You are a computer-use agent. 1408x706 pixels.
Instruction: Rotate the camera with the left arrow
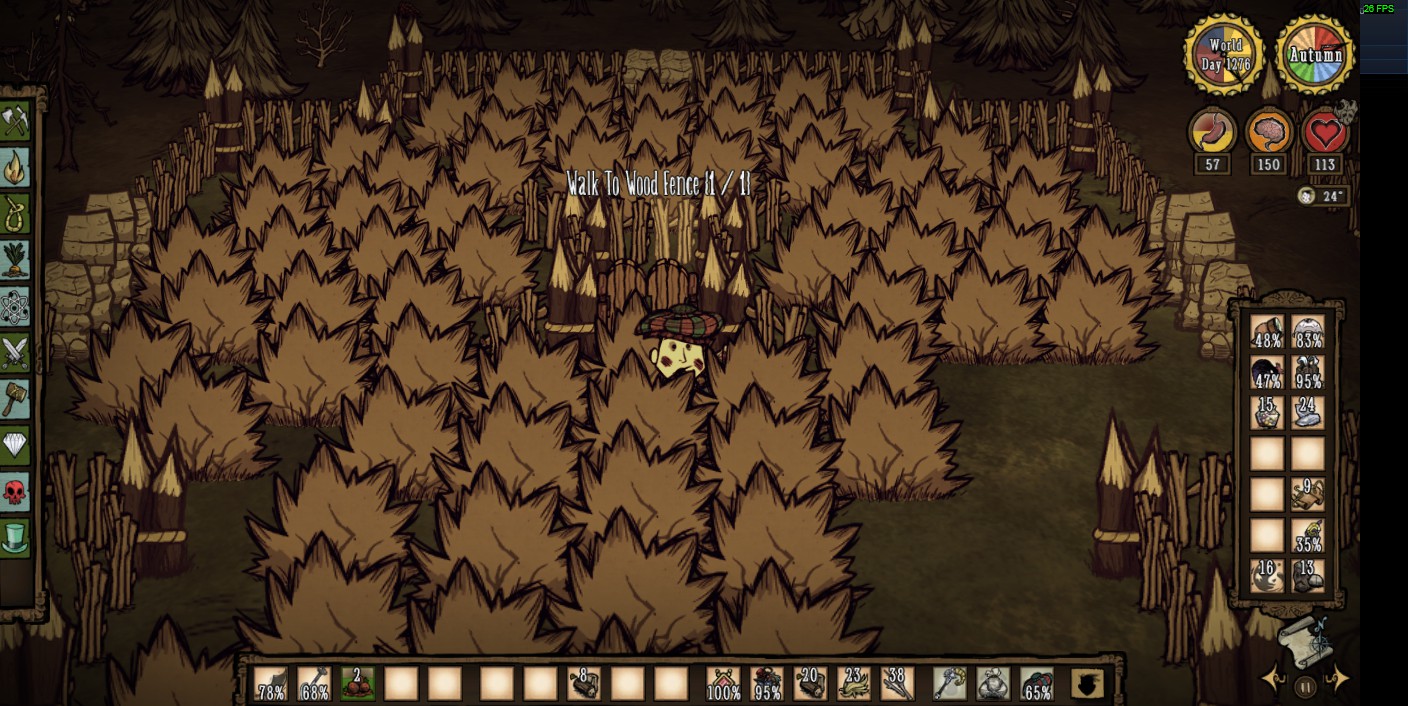(1273, 680)
